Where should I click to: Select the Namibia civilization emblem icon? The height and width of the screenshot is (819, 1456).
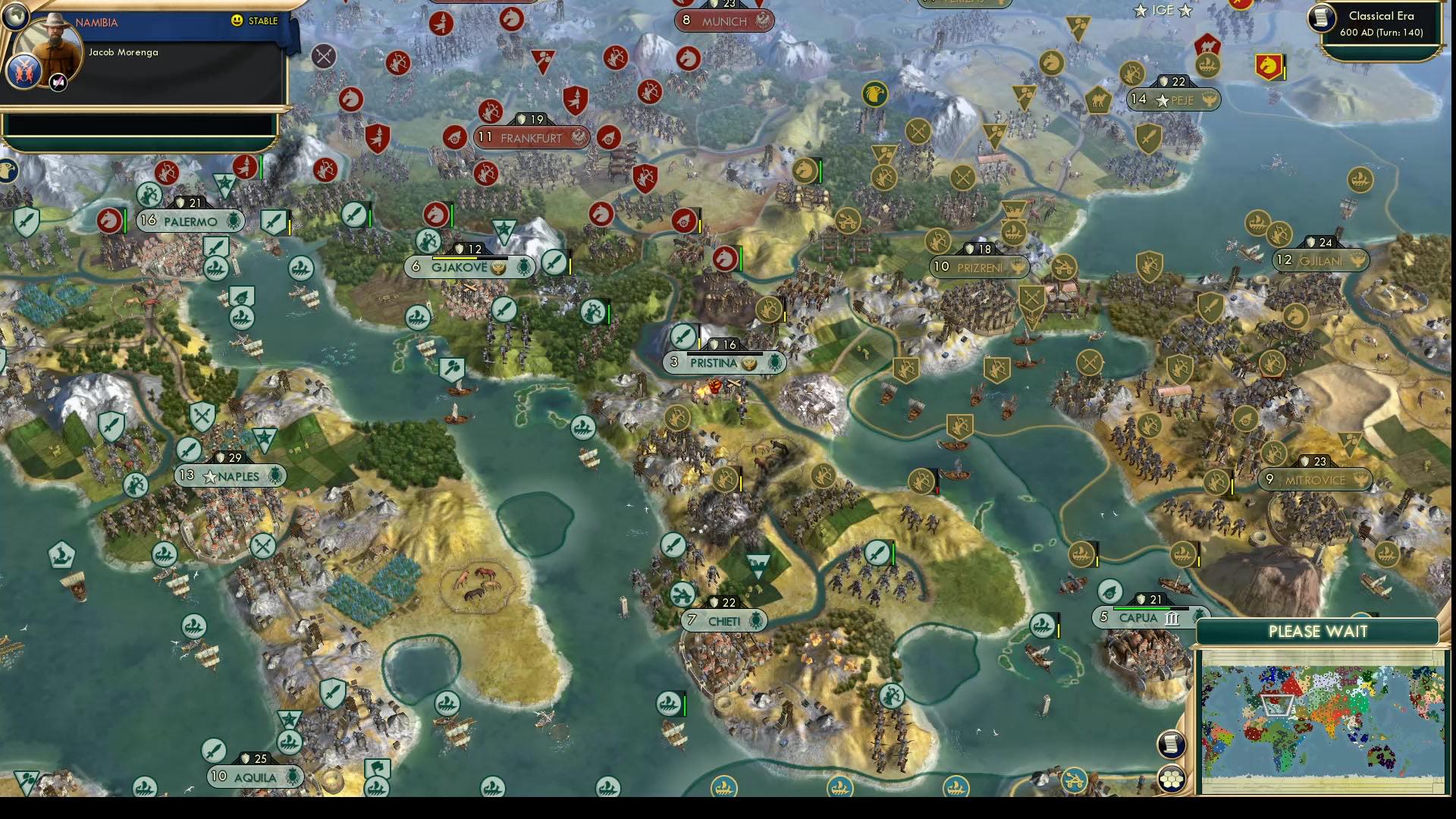click(24, 73)
